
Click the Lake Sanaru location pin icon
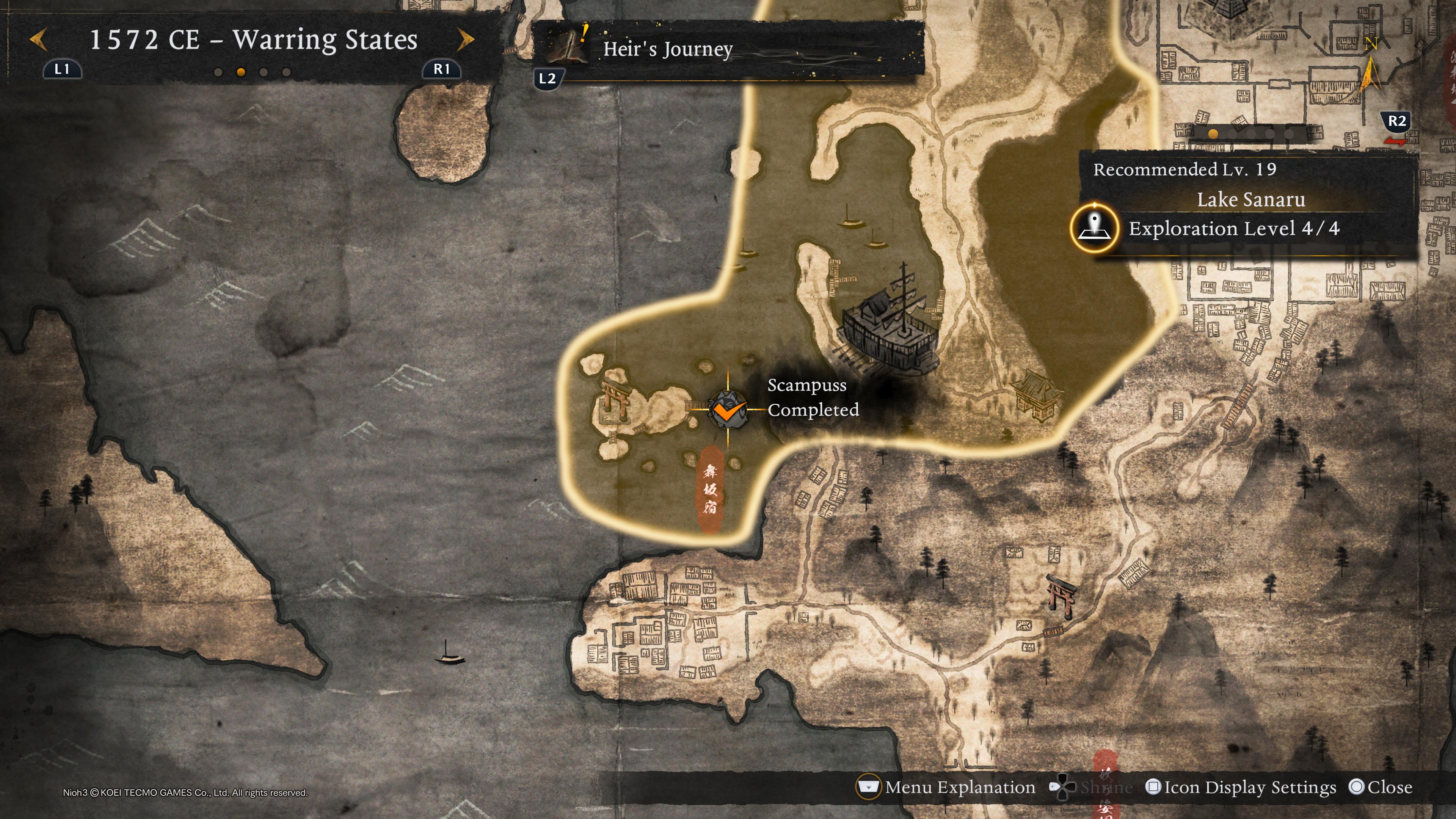click(x=1094, y=228)
